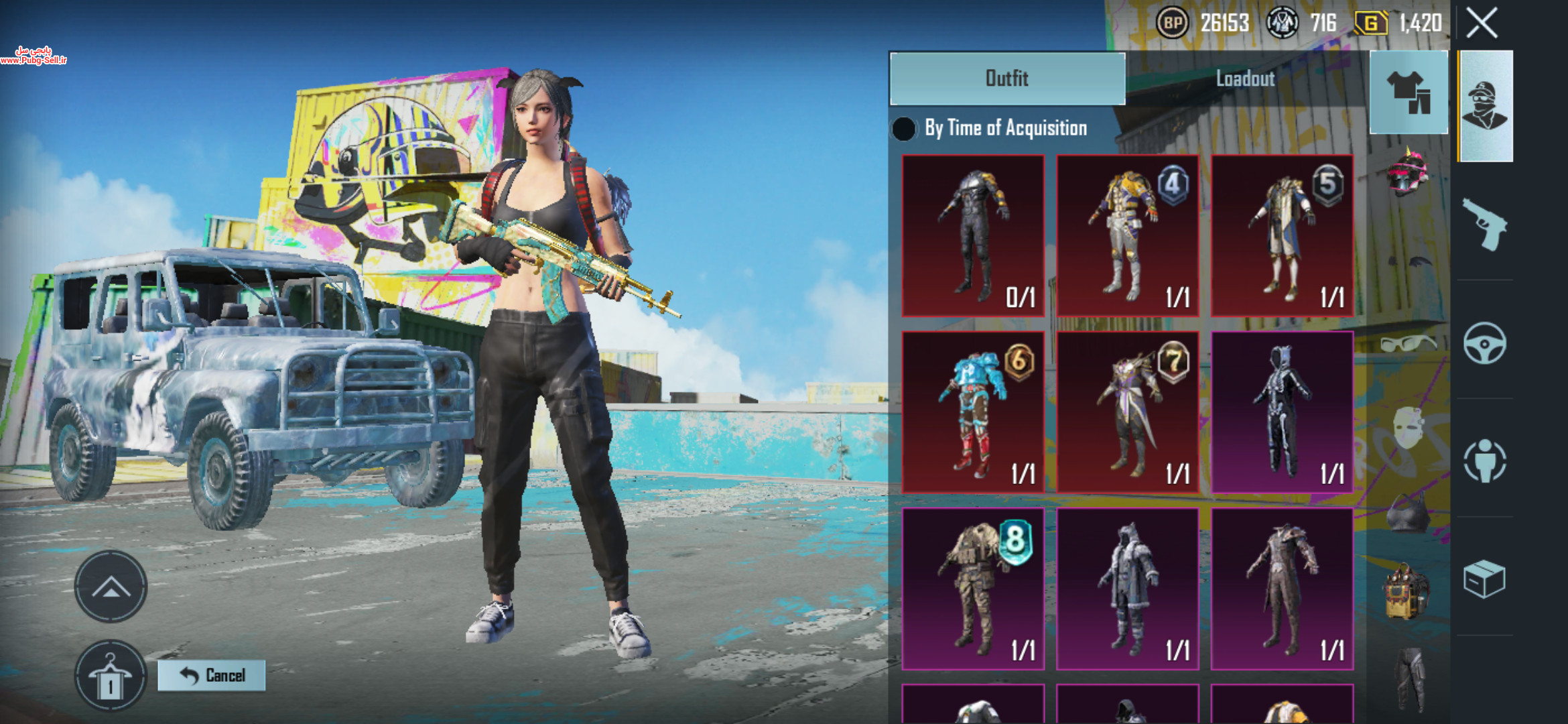
Task: Select the pink helmet equipment slot
Action: [1407, 173]
